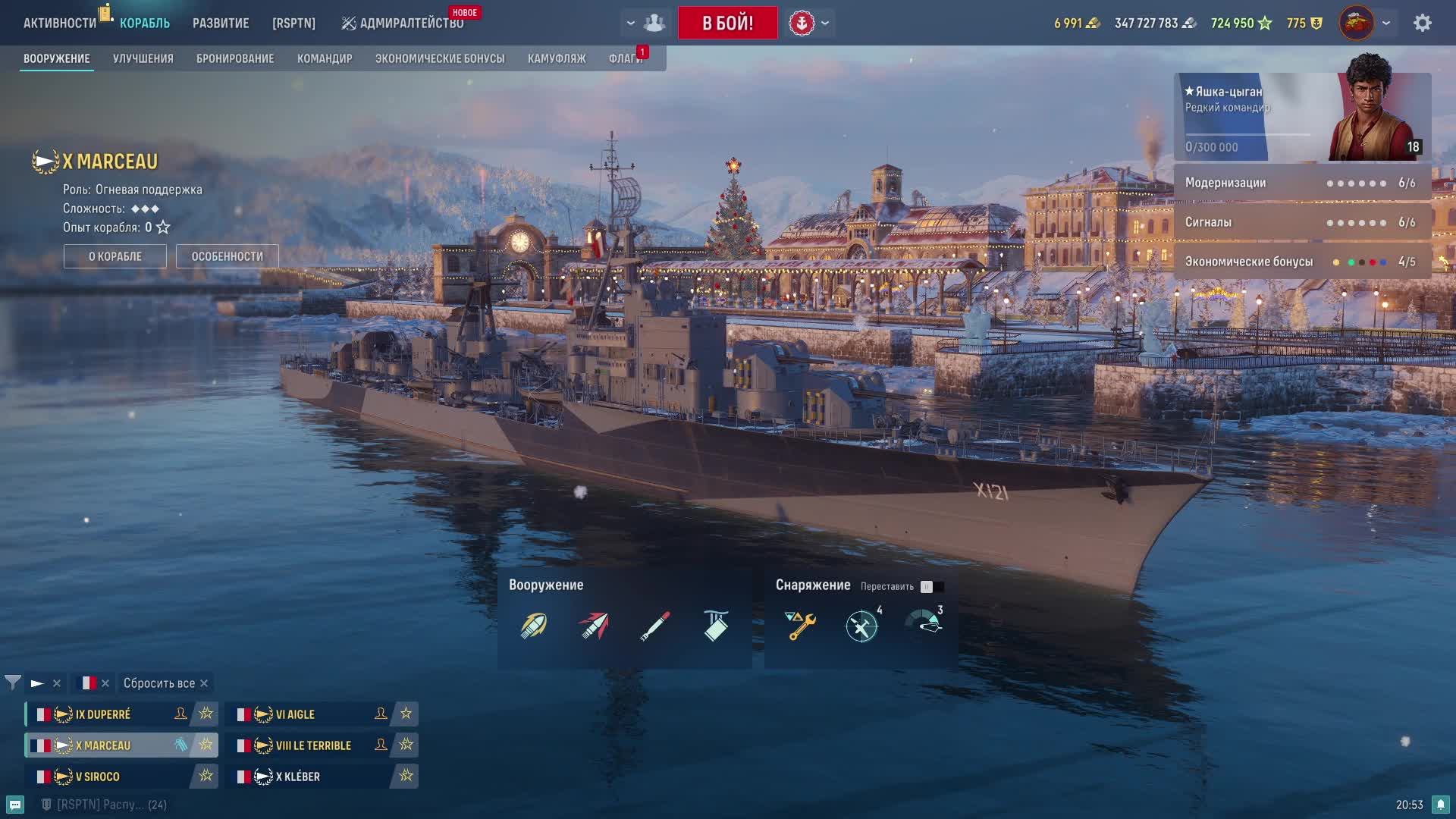The width and height of the screenshot is (1456, 819).
Task: View the ship's Особенности
Action: pos(227,256)
